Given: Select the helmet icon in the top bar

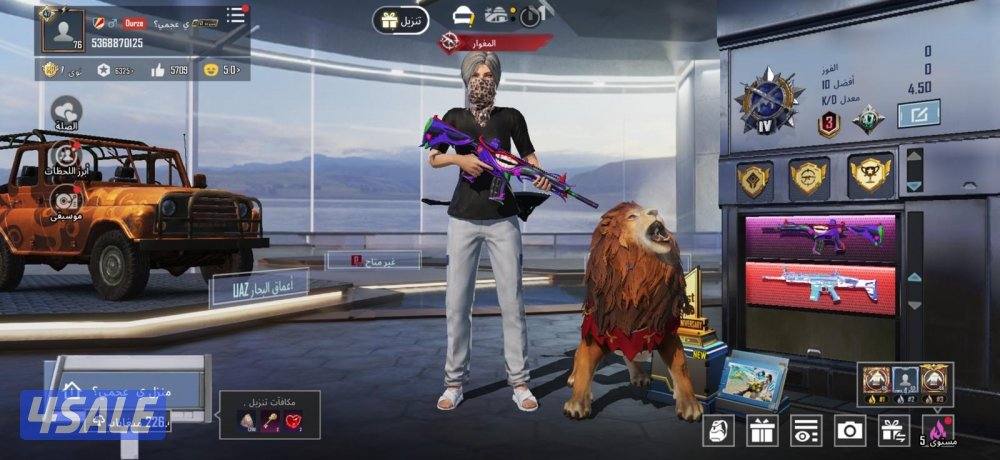Looking at the screenshot, I should [x=463, y=16].
